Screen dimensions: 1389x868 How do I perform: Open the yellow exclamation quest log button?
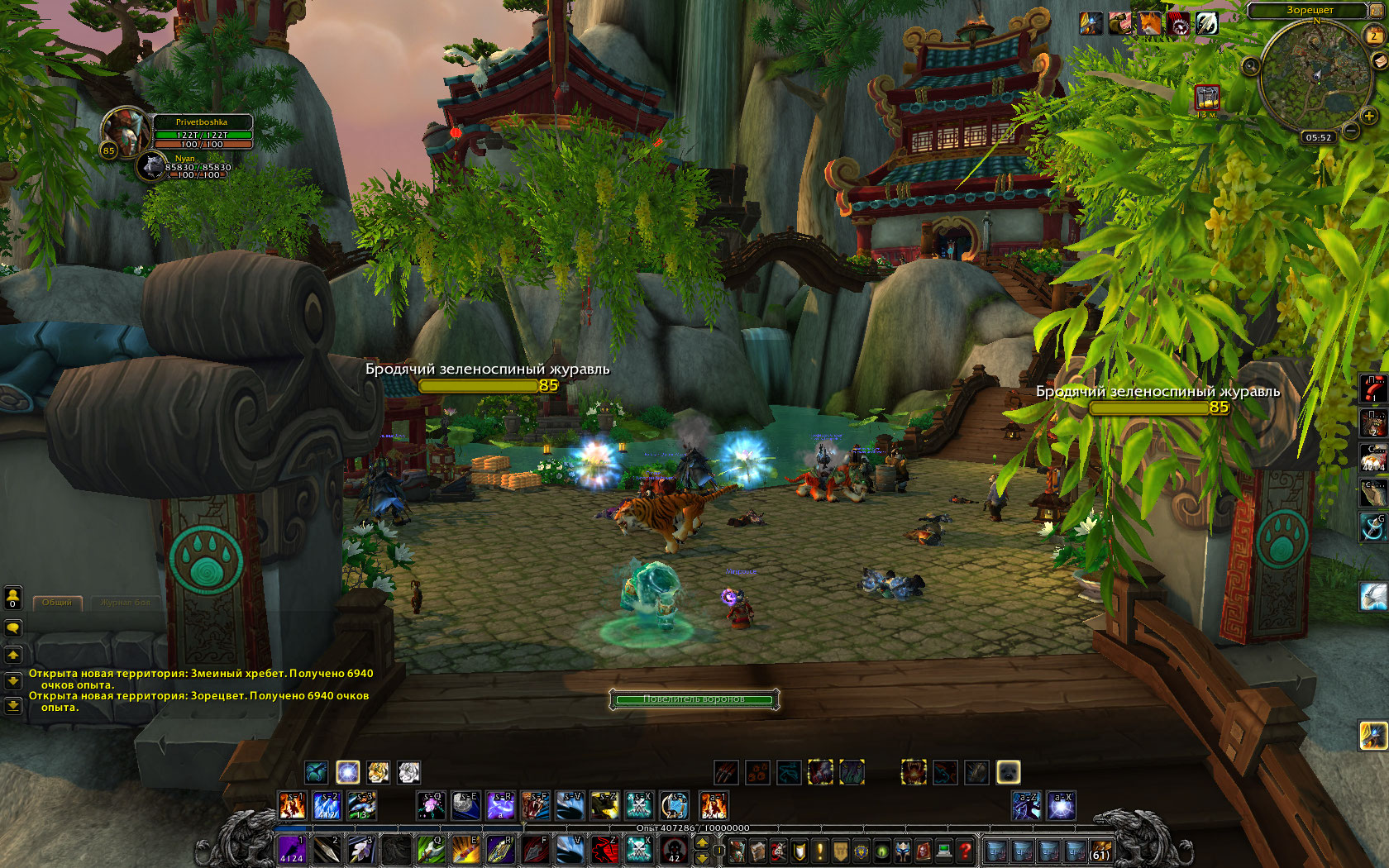pyautogui.click(x=819, y=851)
